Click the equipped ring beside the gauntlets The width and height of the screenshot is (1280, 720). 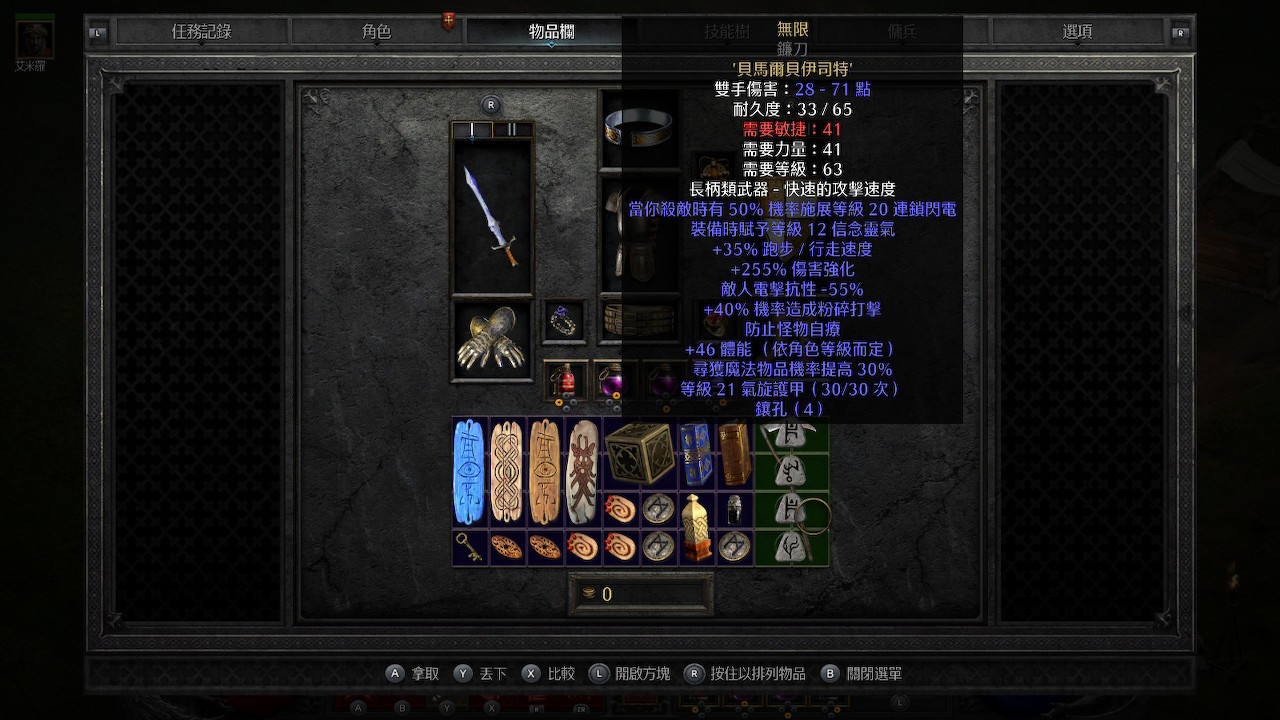click(565, 322)
